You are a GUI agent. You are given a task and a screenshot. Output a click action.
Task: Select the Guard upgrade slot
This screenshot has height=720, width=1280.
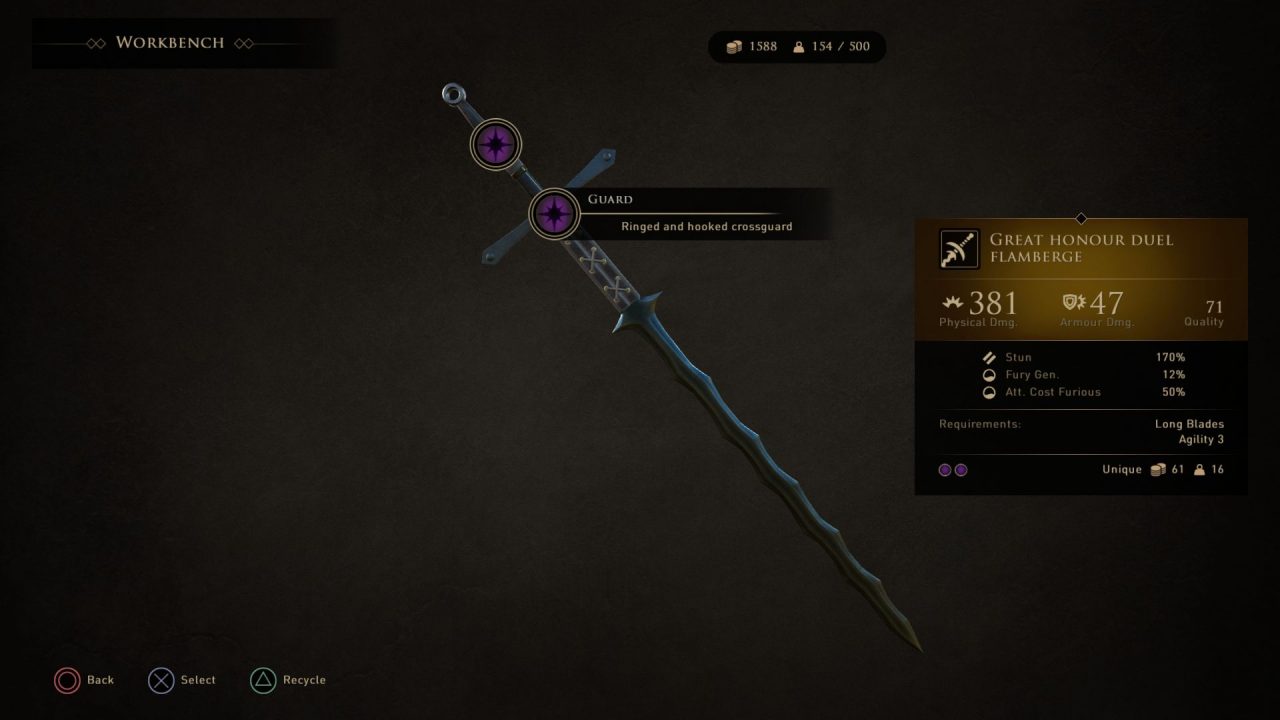click(554, 213)
